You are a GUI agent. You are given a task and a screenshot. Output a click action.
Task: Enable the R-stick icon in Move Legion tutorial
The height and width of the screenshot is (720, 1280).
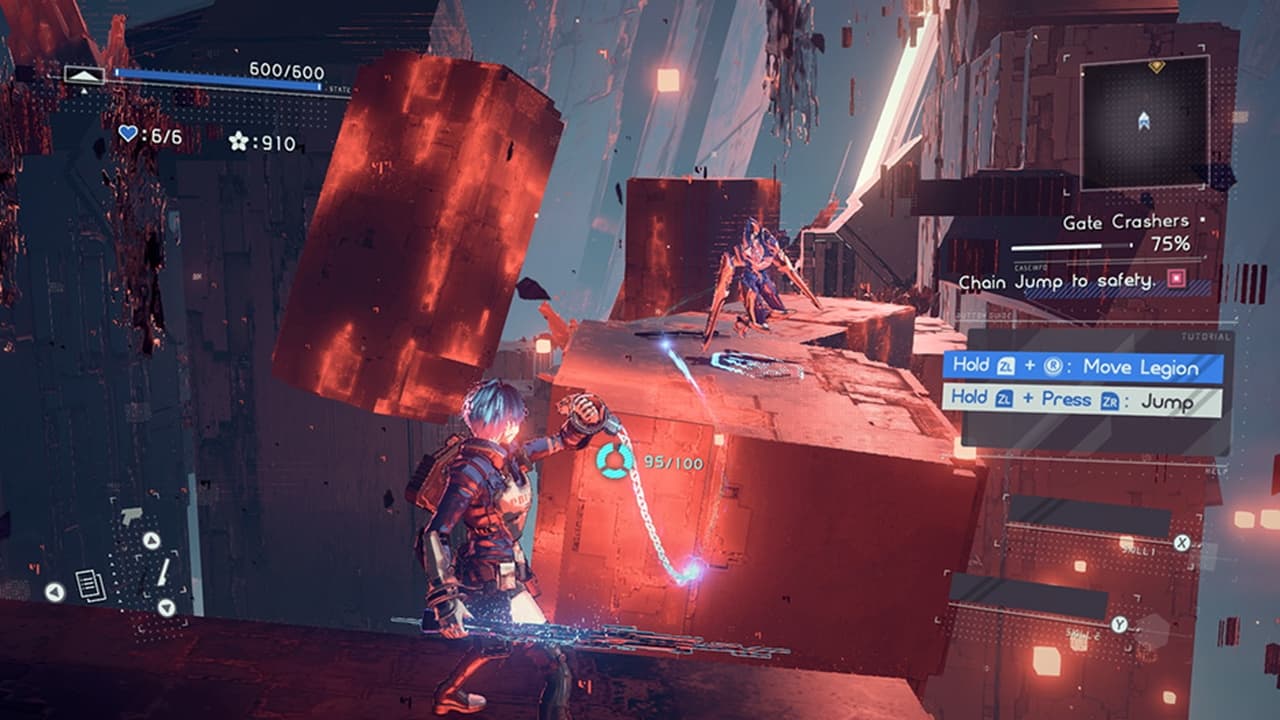[x=1051, y=366]
